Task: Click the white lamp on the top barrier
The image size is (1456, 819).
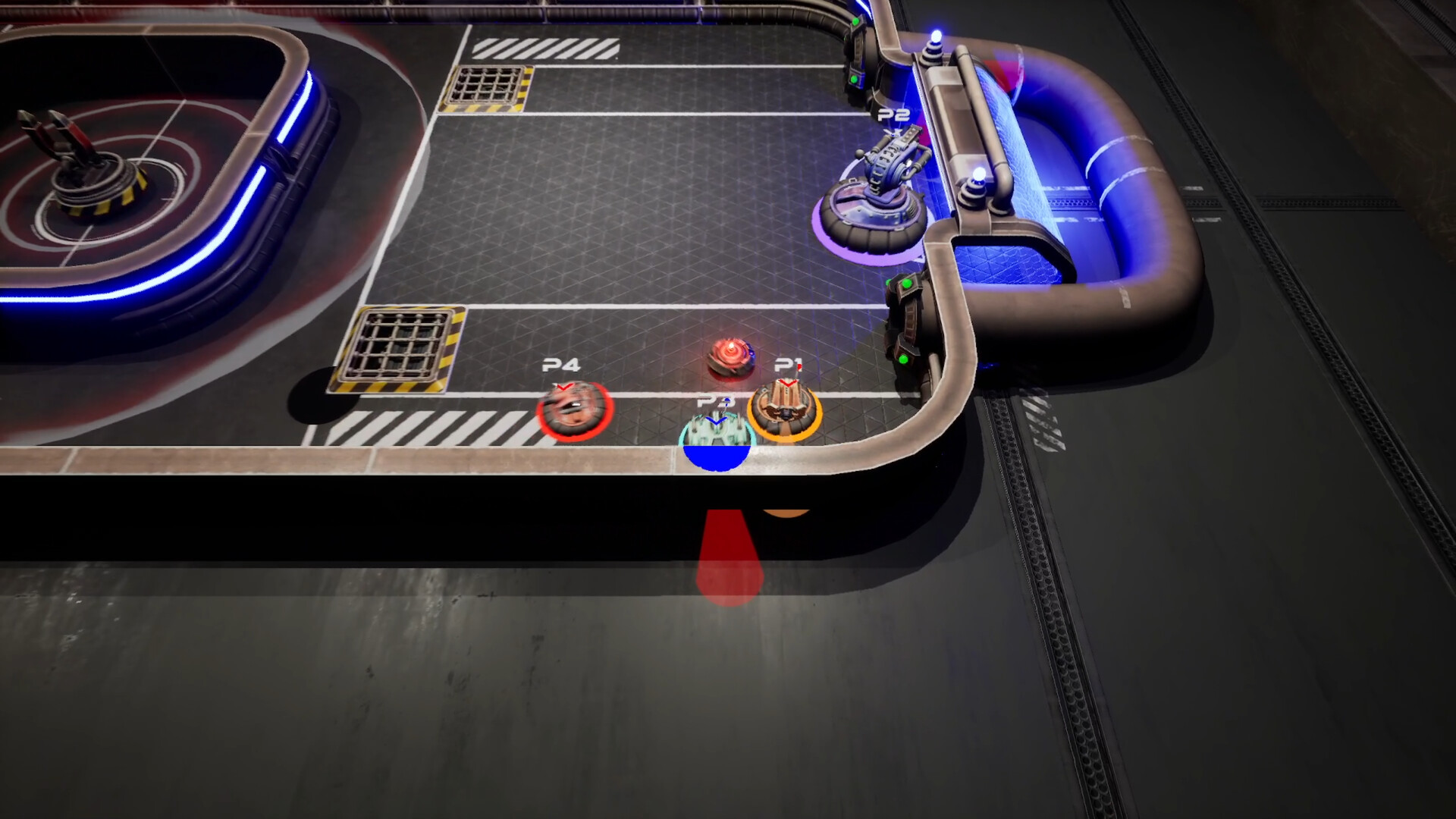Action: tap(936, 34)
